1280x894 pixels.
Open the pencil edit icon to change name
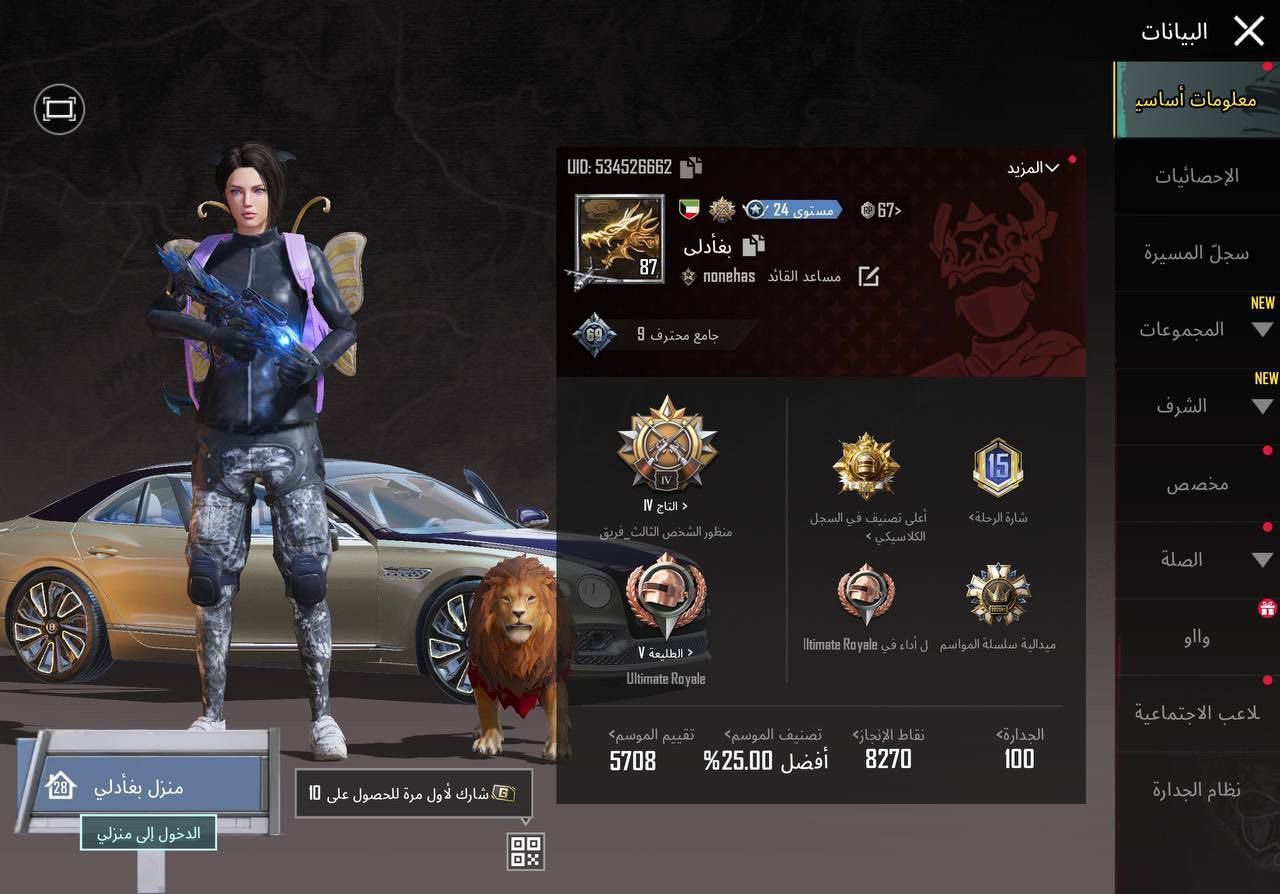pyautogui.click(x=868, y=278)
